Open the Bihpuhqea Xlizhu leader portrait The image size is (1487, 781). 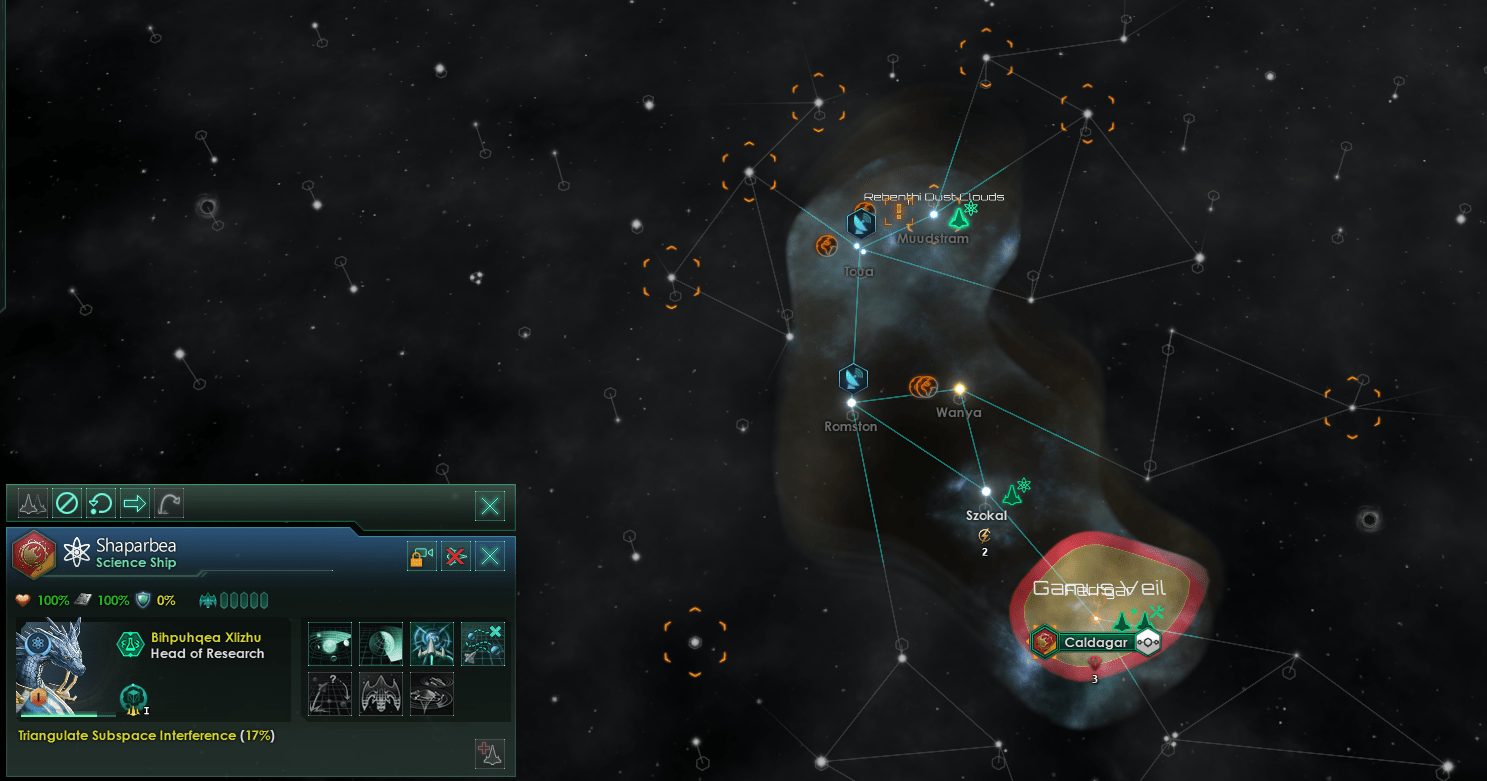(50, 668)
